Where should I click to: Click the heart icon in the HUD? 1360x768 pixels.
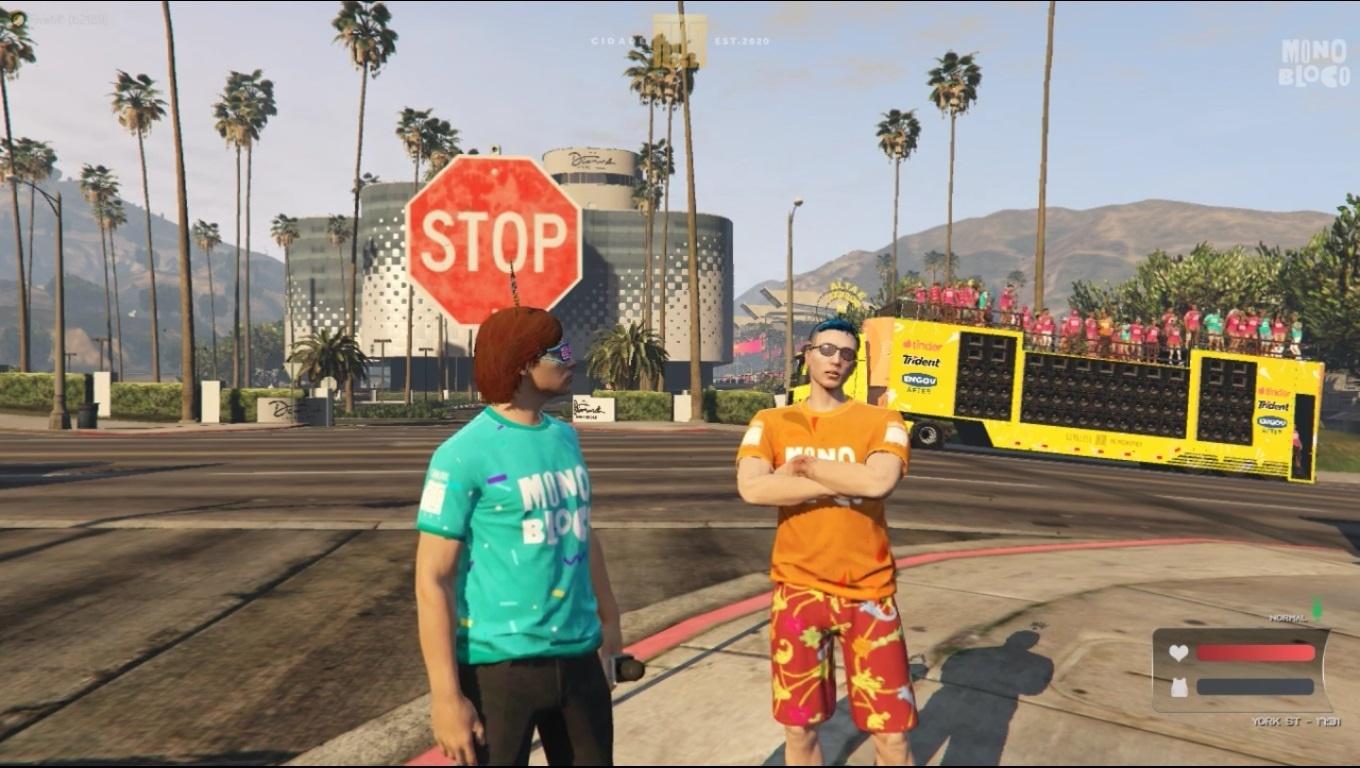[1179, 652]
